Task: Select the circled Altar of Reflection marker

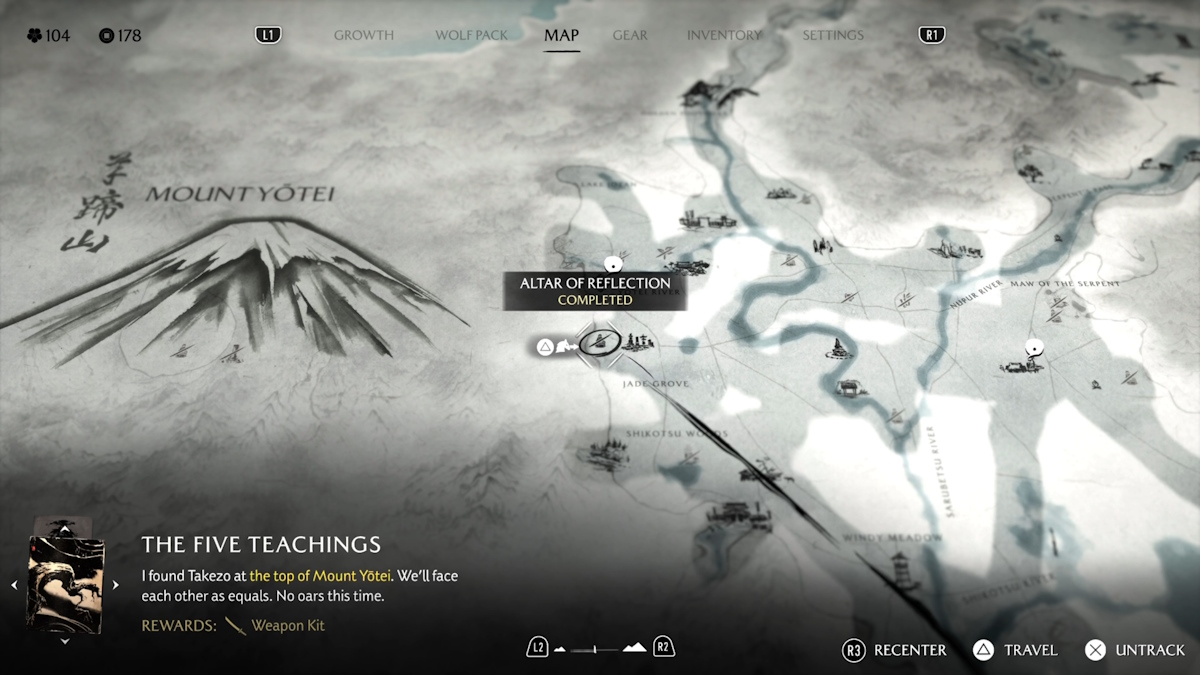Action: [x=600, y=342]
